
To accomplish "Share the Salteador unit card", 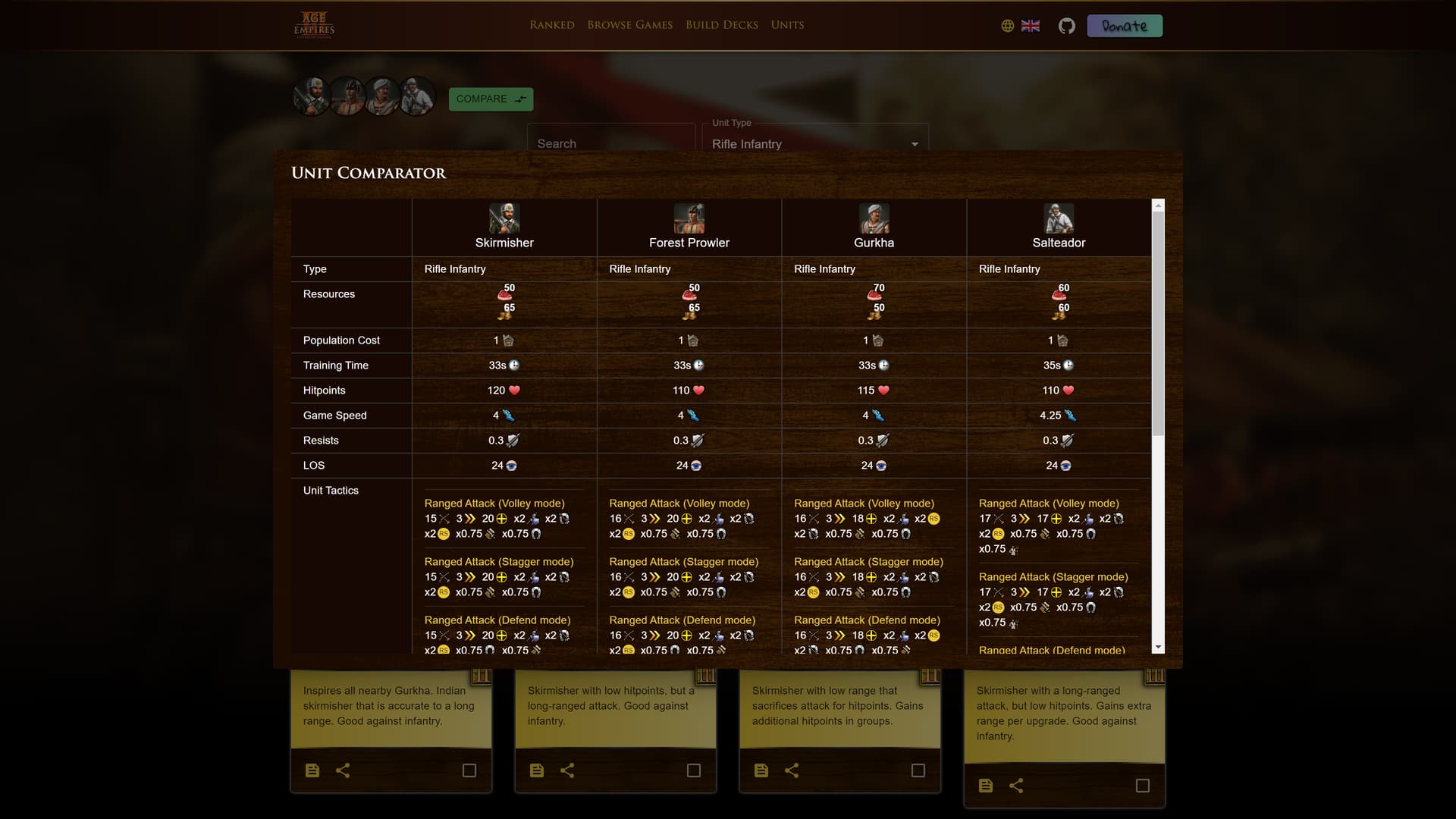I will tap(1016, 786).
